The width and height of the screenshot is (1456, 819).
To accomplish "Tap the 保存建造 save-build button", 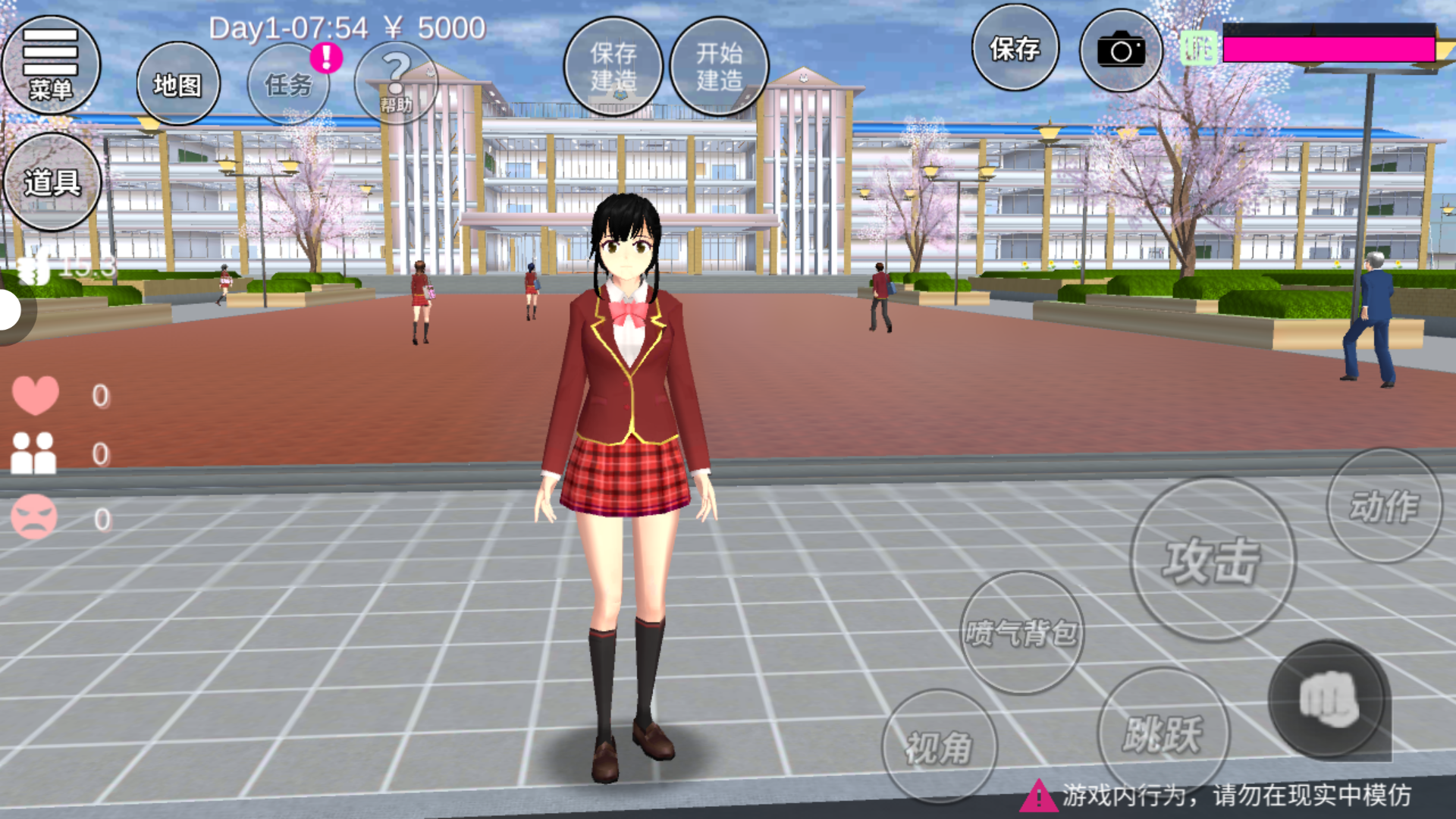I will [x=613, y=67].
